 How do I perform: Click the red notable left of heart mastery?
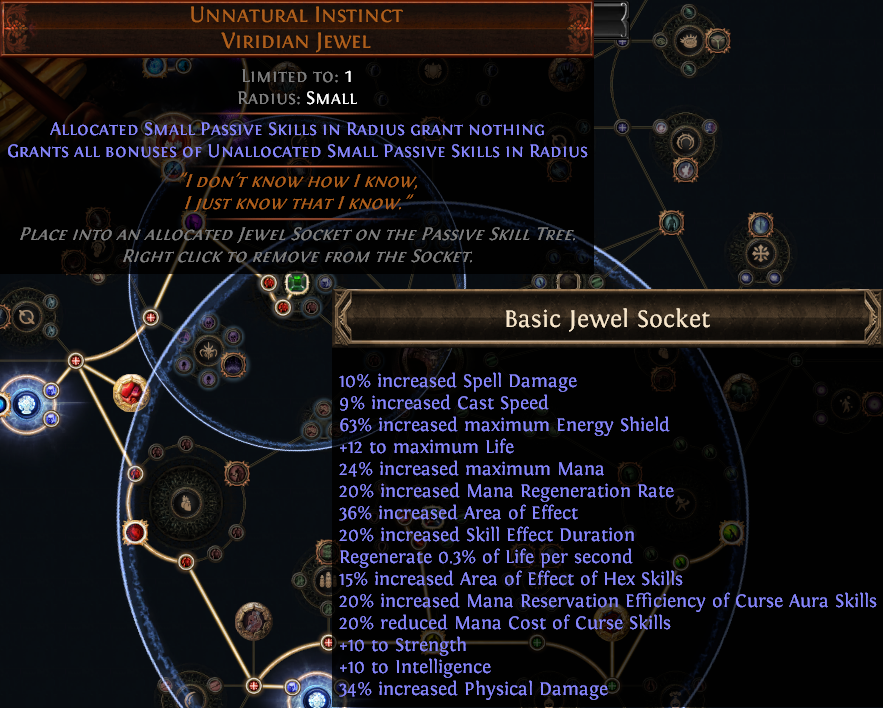click(135, 530)
